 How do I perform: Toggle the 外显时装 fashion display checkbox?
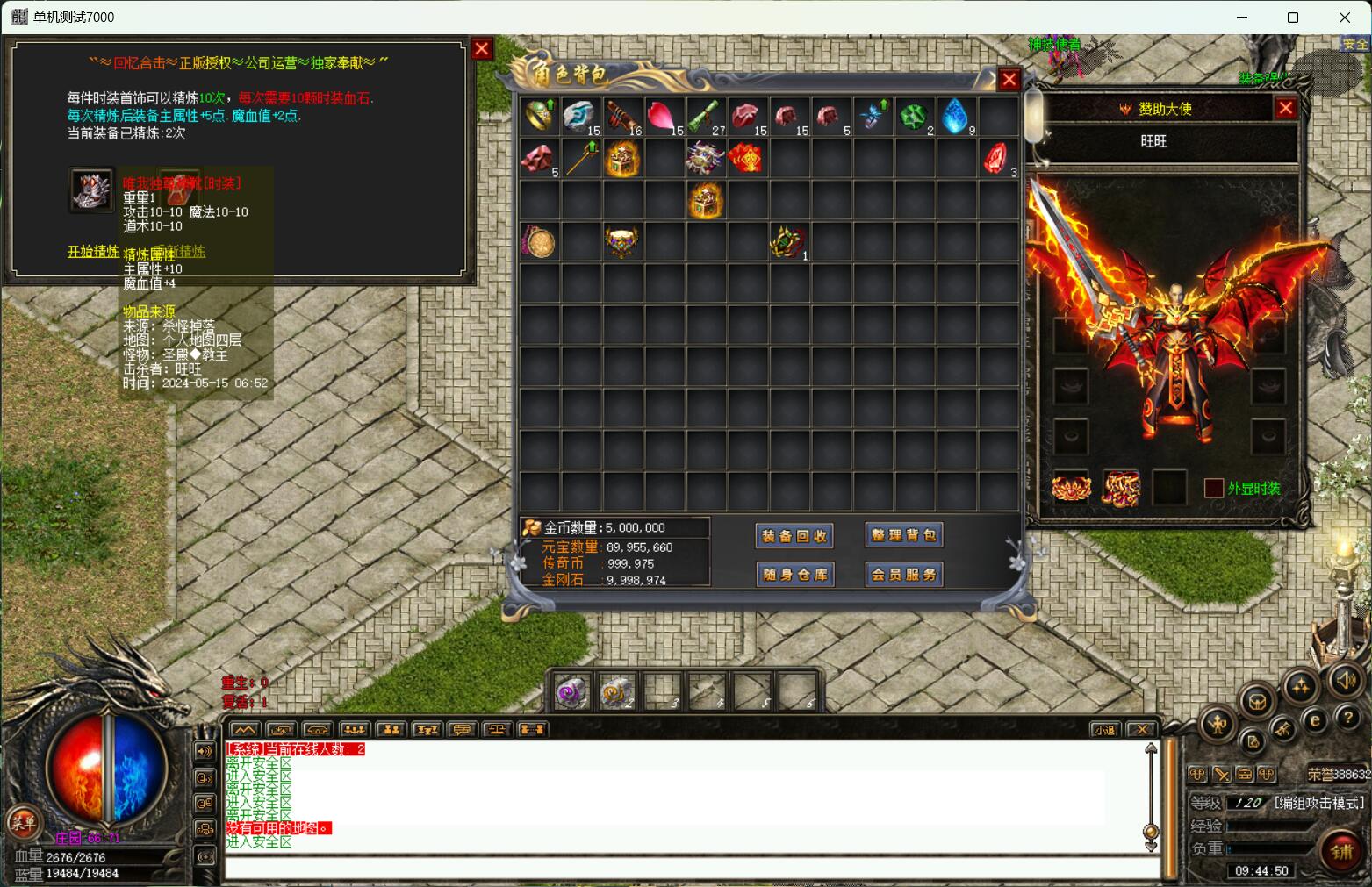pyautogui.click(x=1213, y=489)
